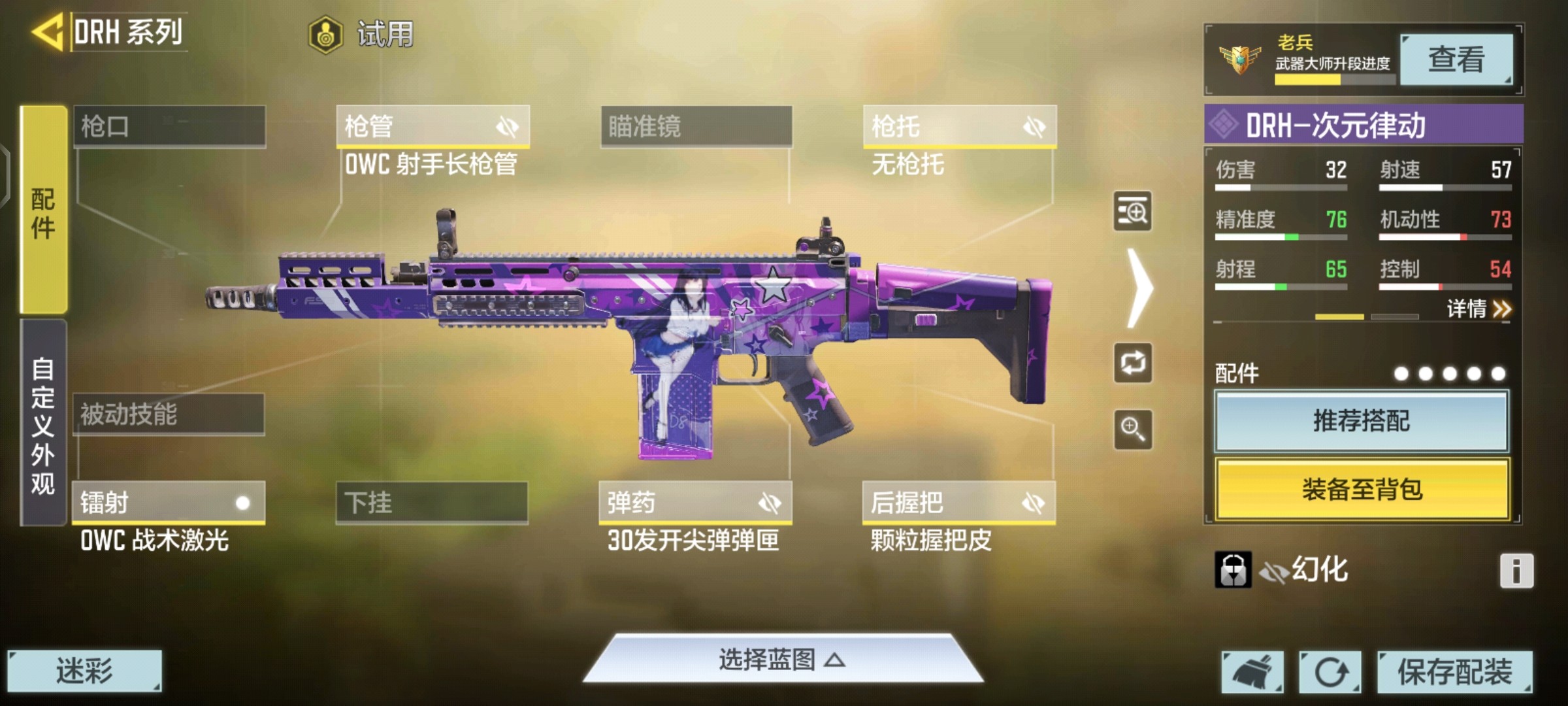Tap the 试用 trial button

361,34
